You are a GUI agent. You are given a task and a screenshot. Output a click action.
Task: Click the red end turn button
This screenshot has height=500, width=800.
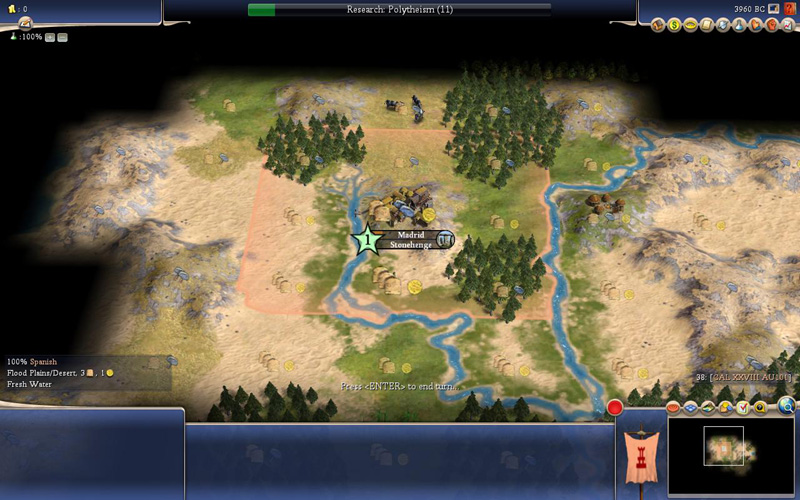click(615, 407)
